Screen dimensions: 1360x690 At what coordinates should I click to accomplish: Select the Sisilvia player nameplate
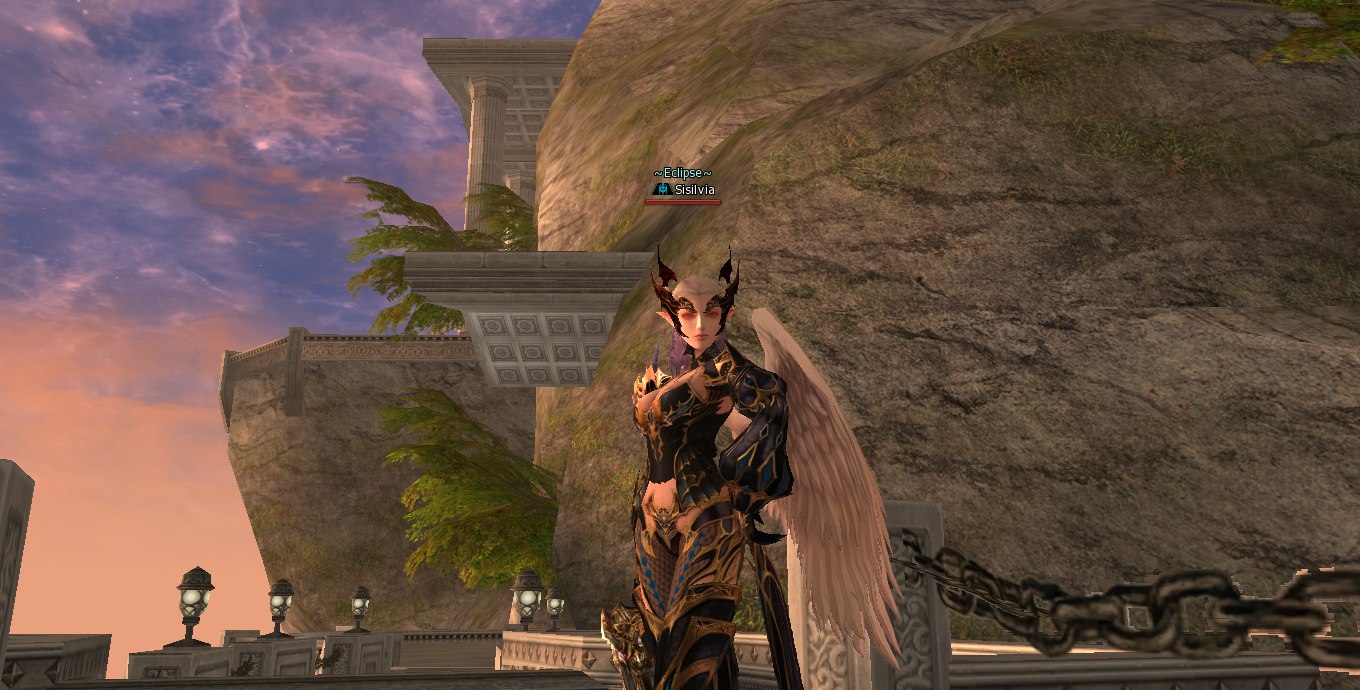click(694, 189)
